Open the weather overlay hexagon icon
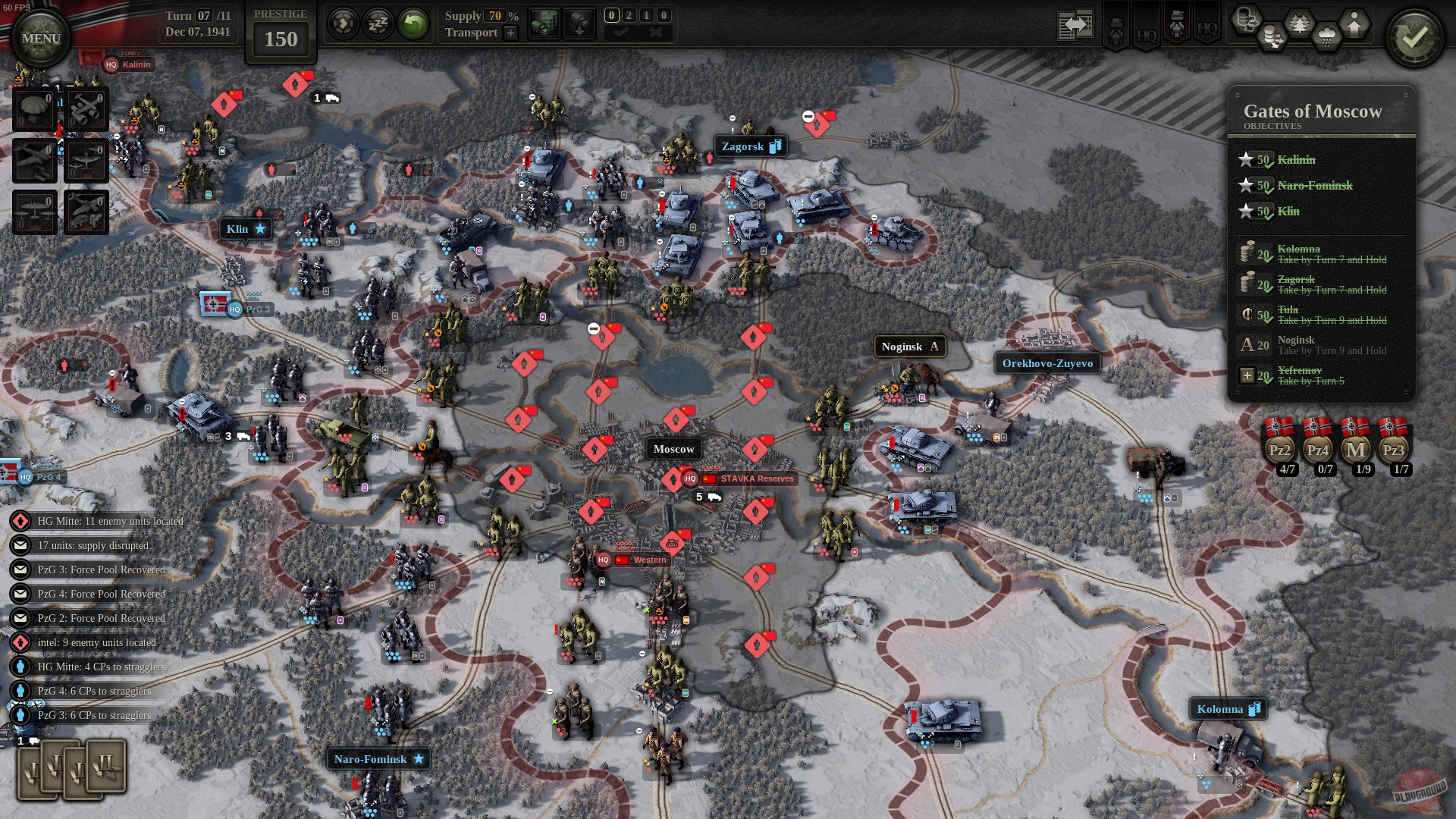 1326,33
